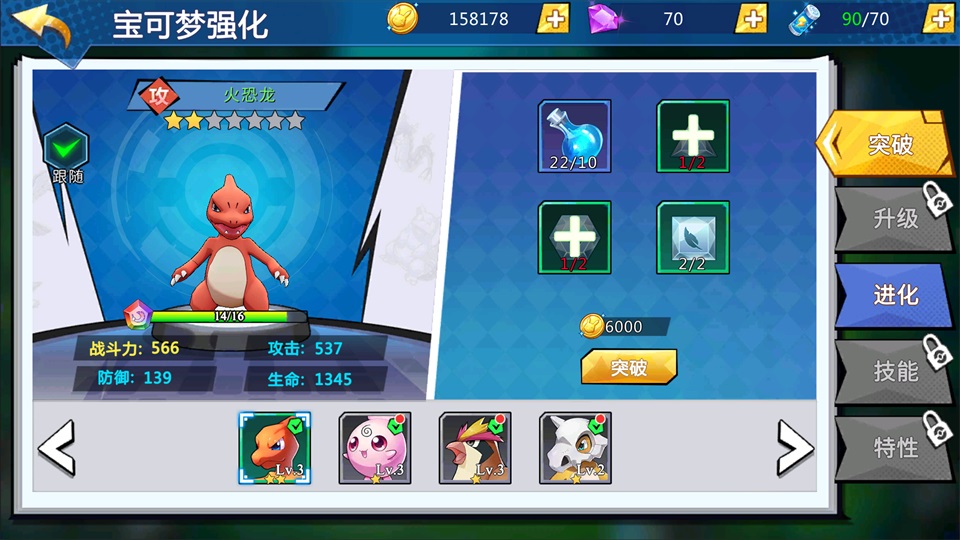
Task: Choose the Pidgeotto portrait
Action: point(475,448)
